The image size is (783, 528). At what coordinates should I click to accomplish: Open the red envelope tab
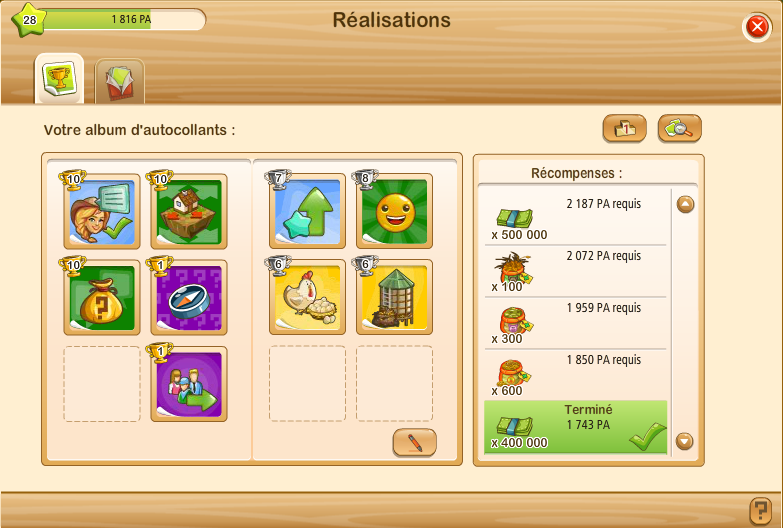point(120,82)
